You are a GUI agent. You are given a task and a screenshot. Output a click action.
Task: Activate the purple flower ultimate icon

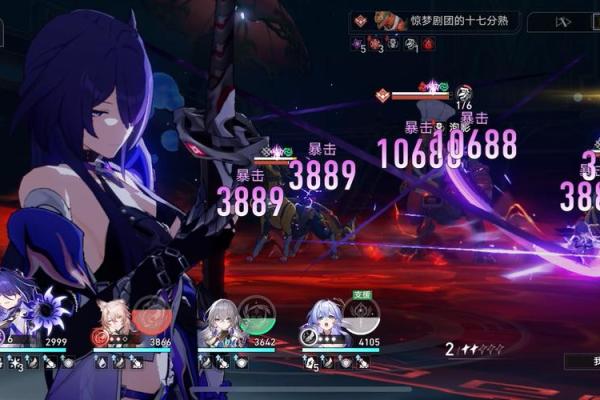pos(47,310)
